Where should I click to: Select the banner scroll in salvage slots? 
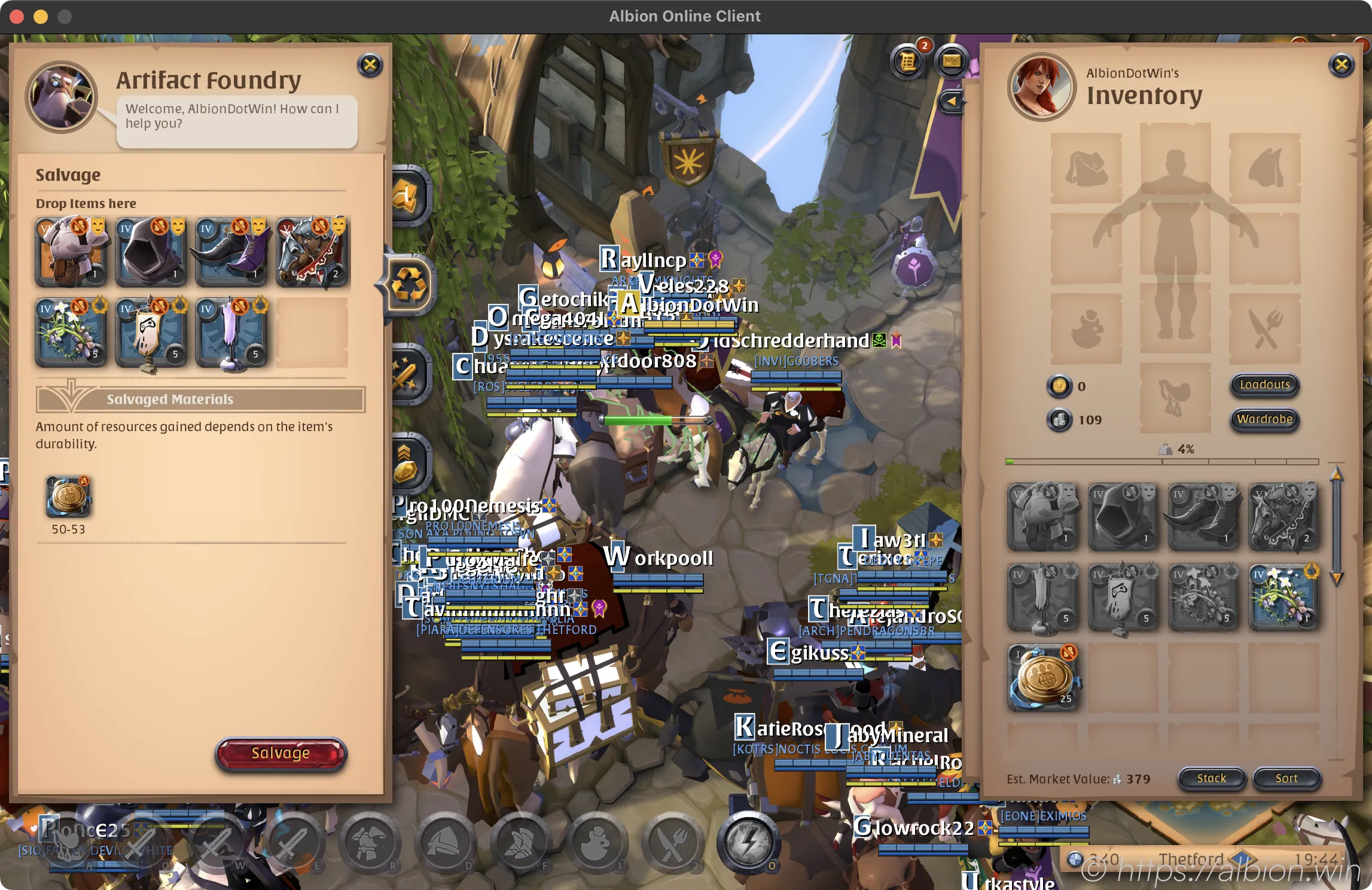click(151, 332)
